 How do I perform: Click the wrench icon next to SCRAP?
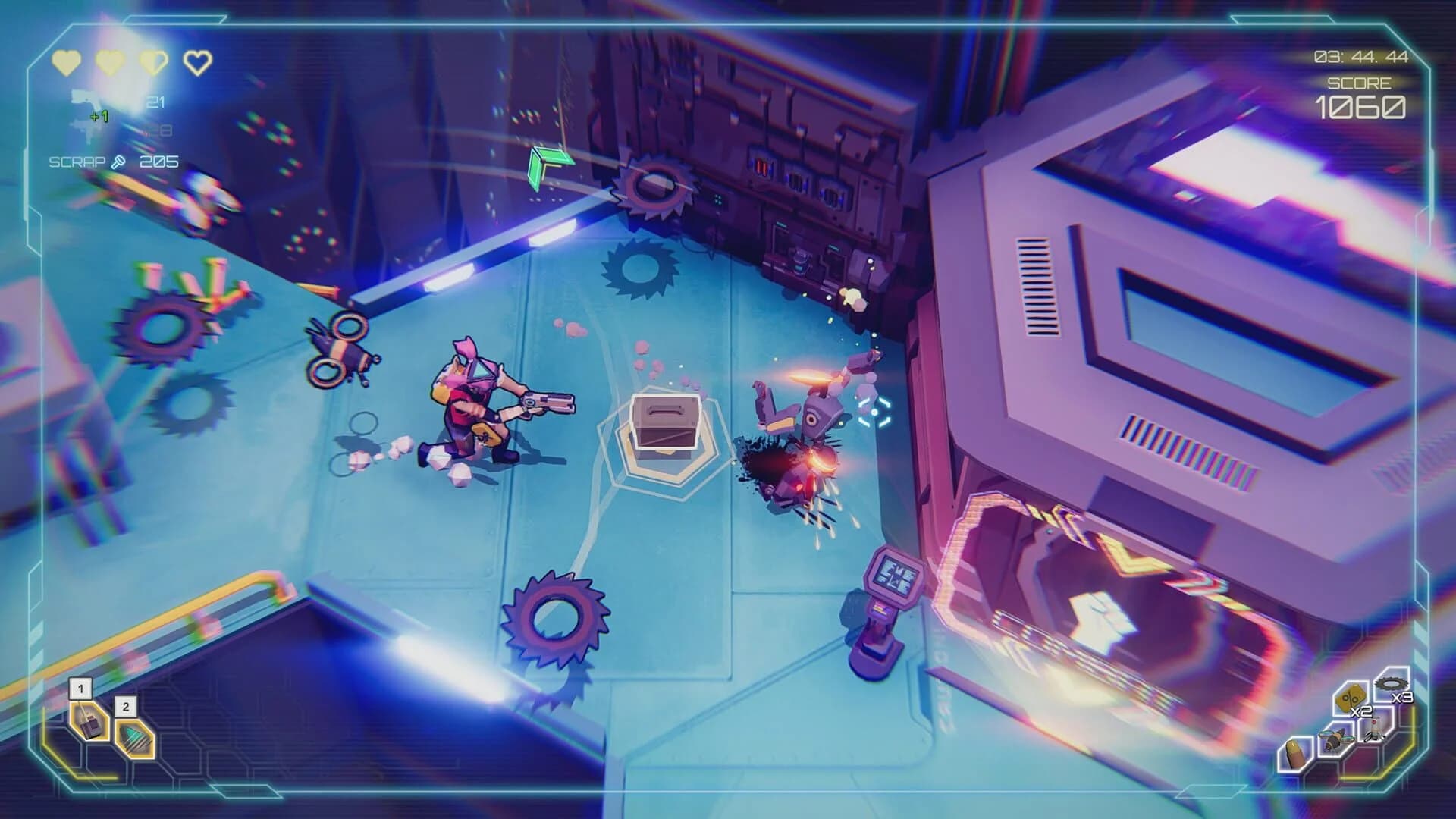[119, 162]
